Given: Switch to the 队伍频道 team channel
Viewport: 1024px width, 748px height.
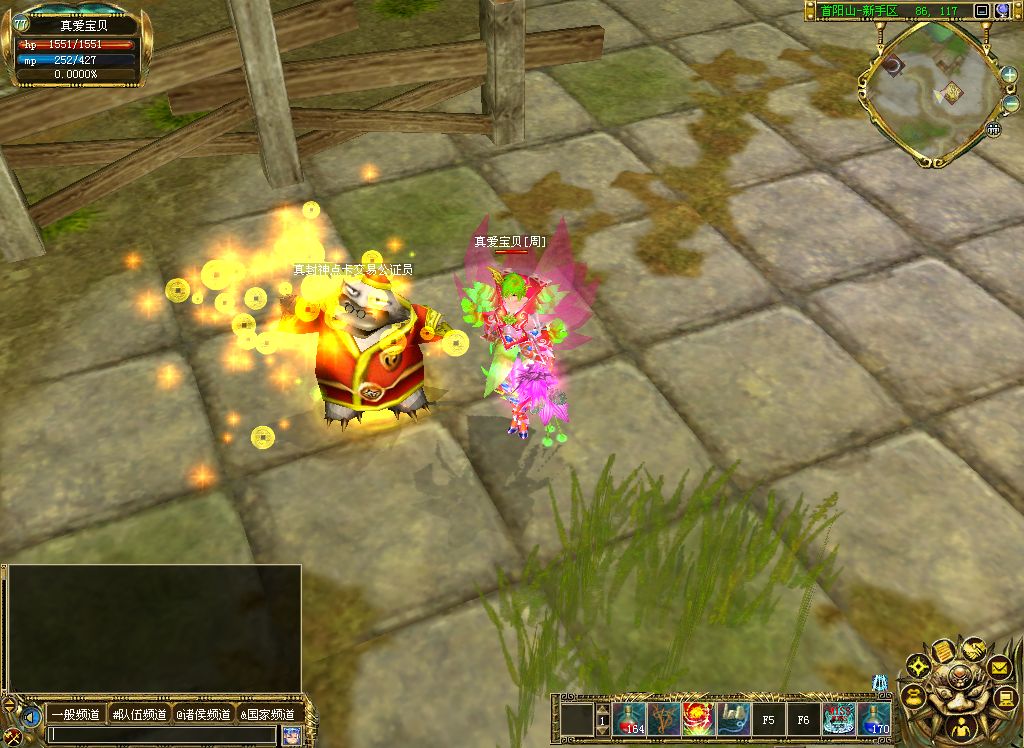Looking at the screenshot, I should pyautogui.click(x=140, y=714).
